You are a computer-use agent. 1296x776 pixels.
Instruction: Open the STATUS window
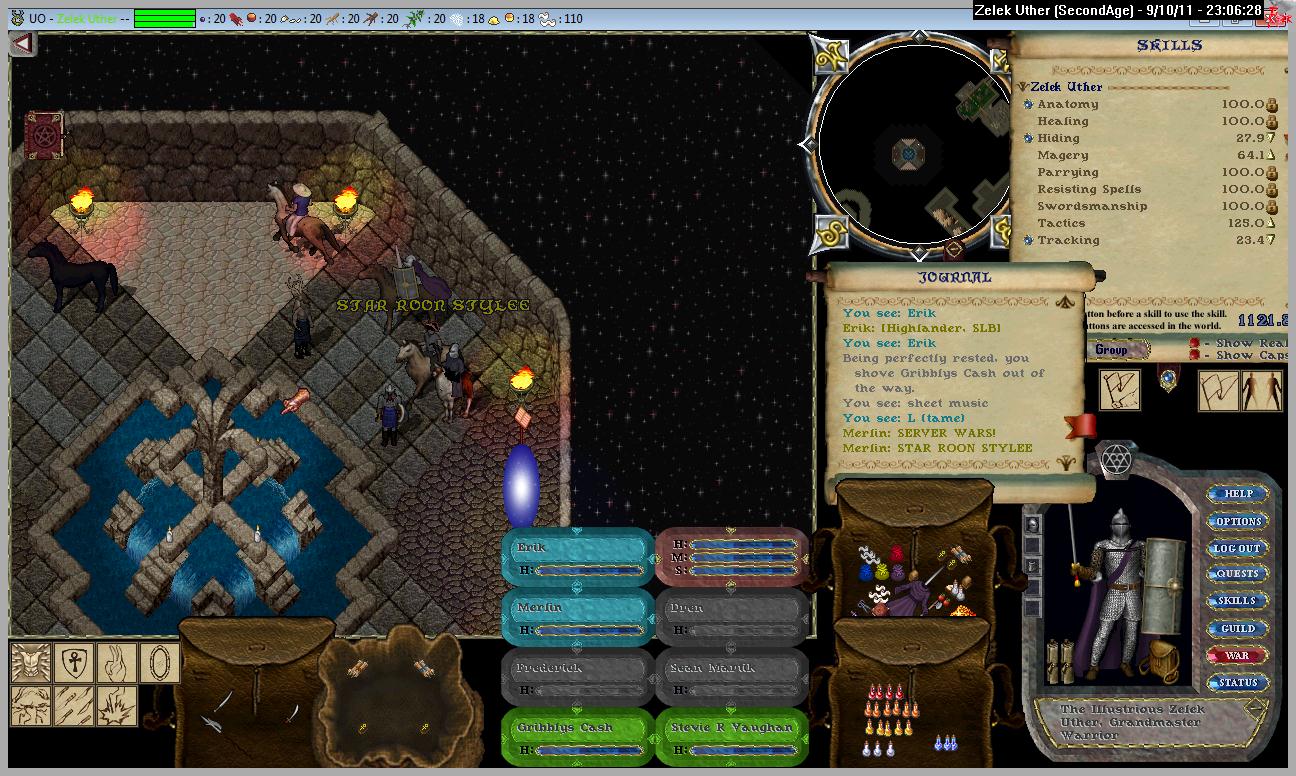click(x=1238, y=683)
